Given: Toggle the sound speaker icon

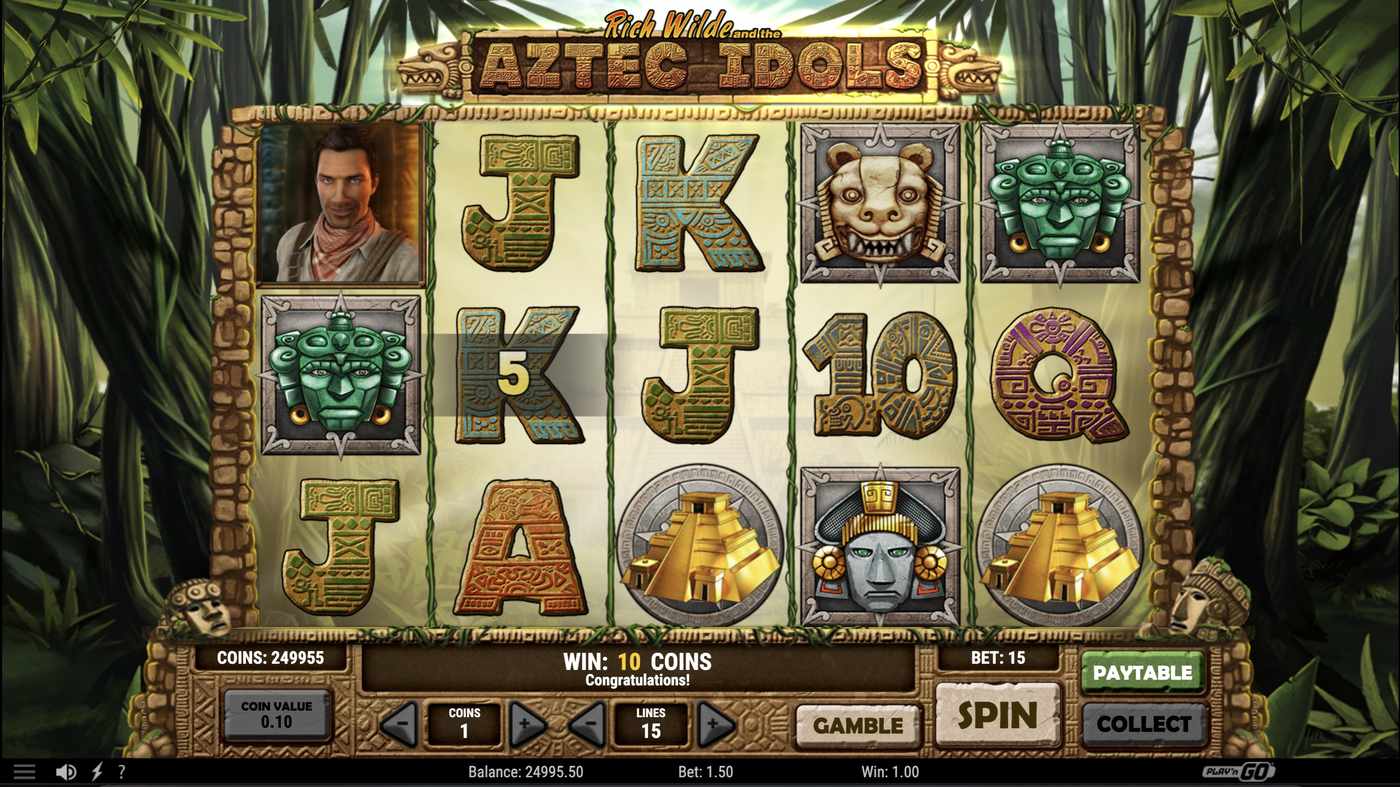Looking at the screenshot, I should click(x=66, y=772).
